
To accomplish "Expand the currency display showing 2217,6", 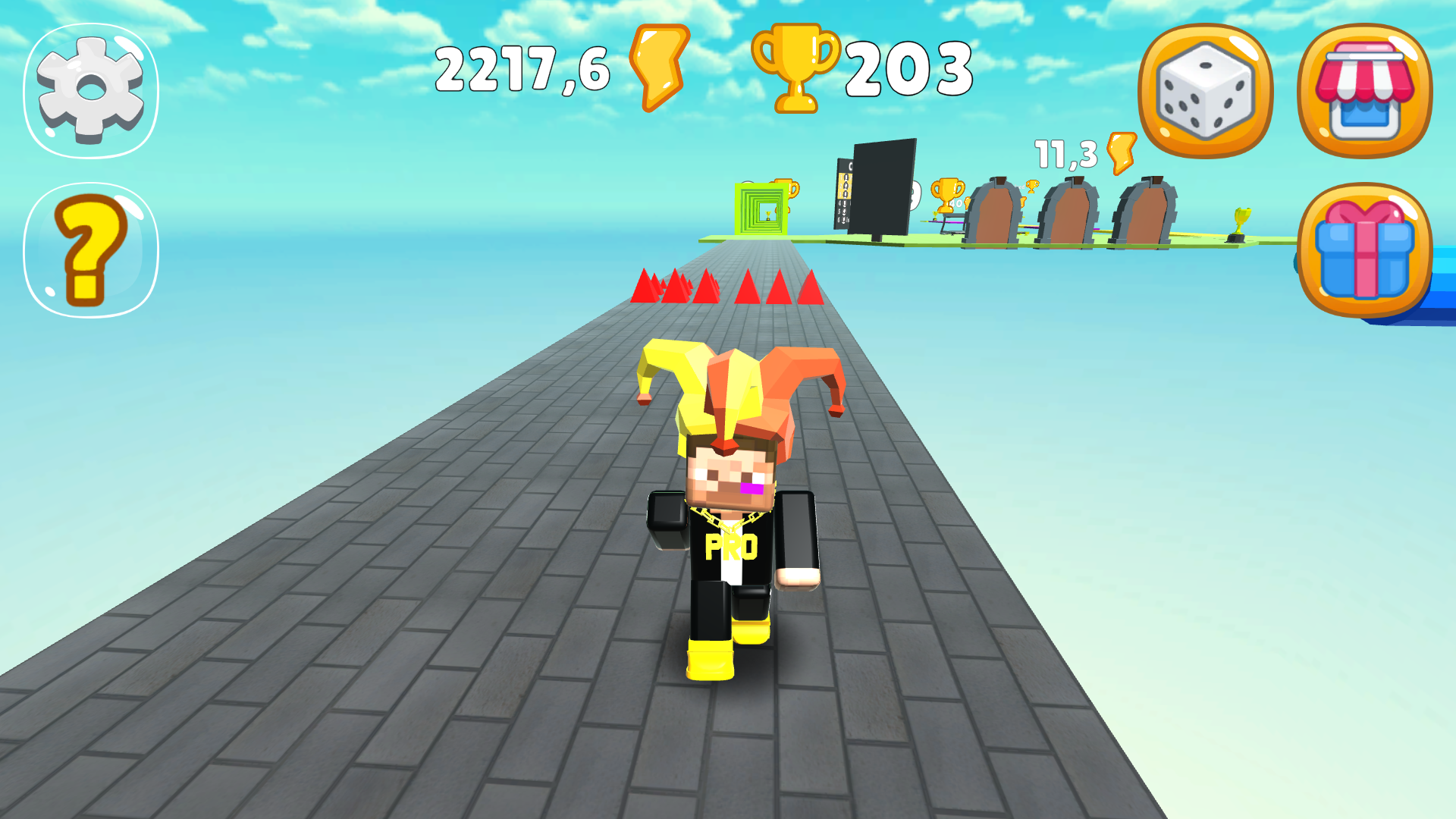I will 523,68.
